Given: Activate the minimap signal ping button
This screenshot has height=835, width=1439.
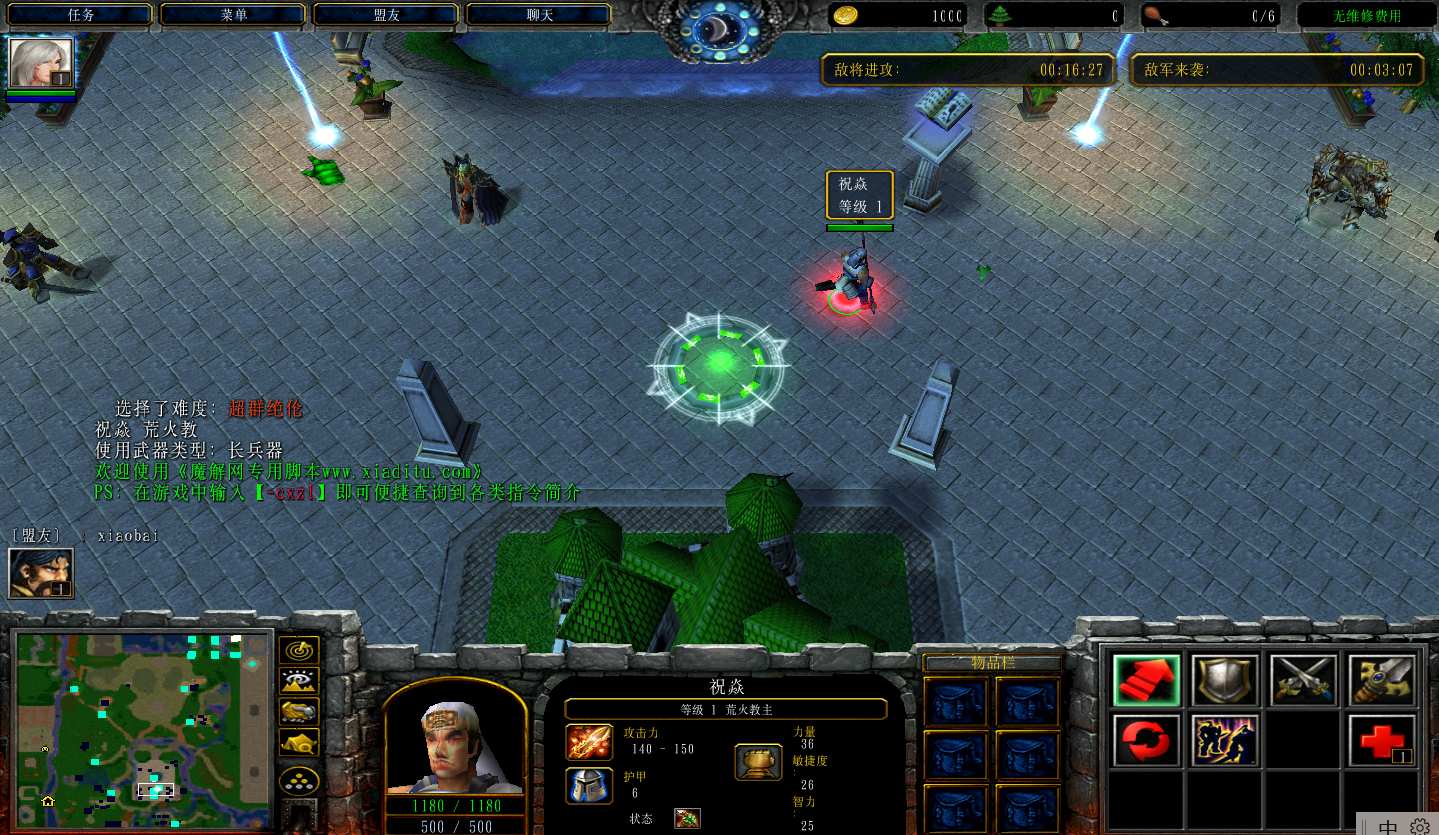Looking at the screenshot, I should tap(299, 650).
